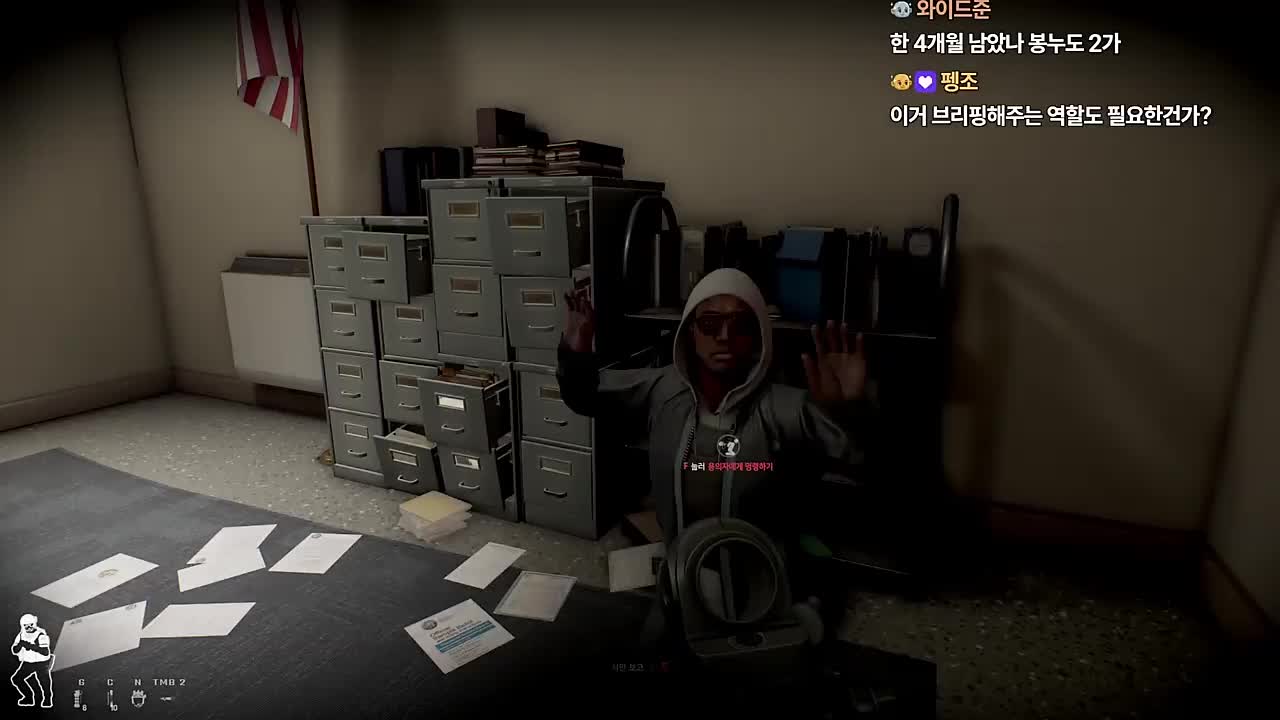Click the ammo count '8' under the G icon
The image size is (1280, 720).
coord(84,707)
